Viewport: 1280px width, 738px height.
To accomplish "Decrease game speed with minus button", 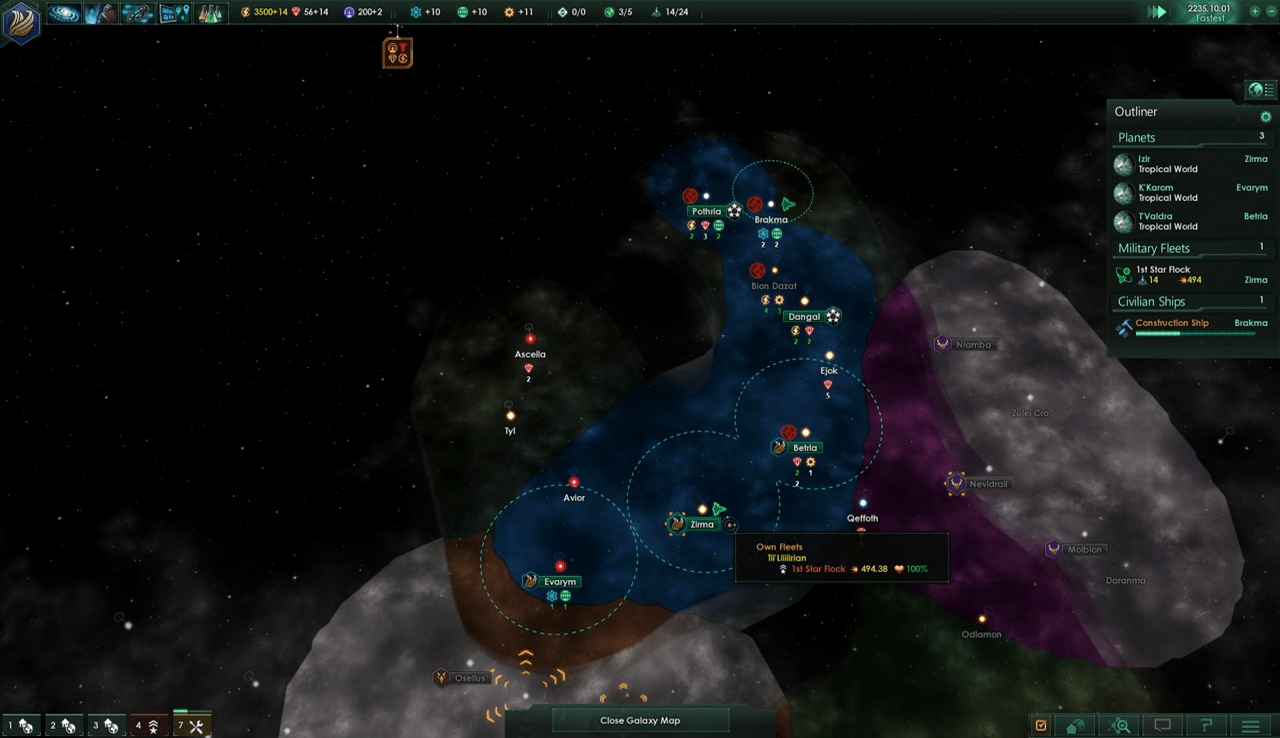I will click(x=1270, y=12).
